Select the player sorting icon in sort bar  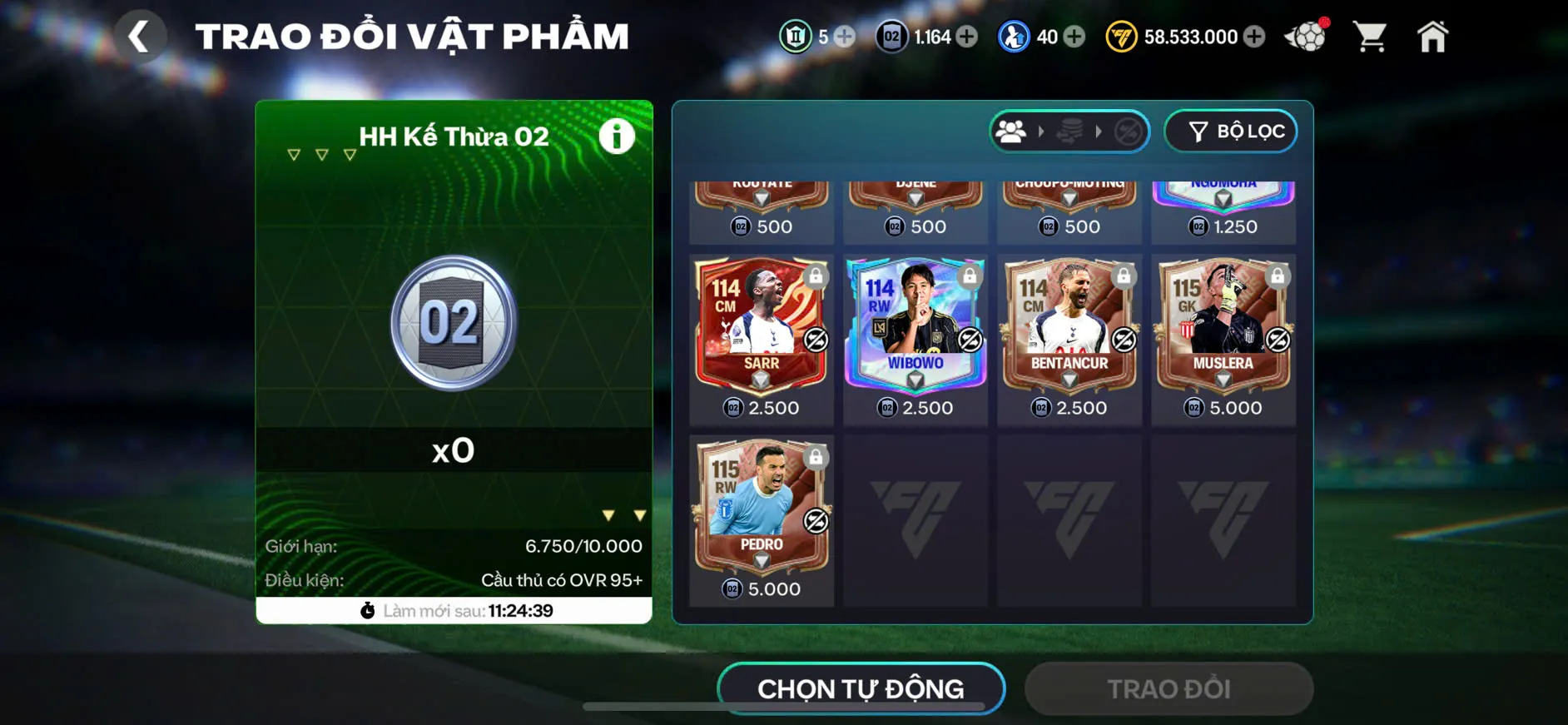(1012, 131)
